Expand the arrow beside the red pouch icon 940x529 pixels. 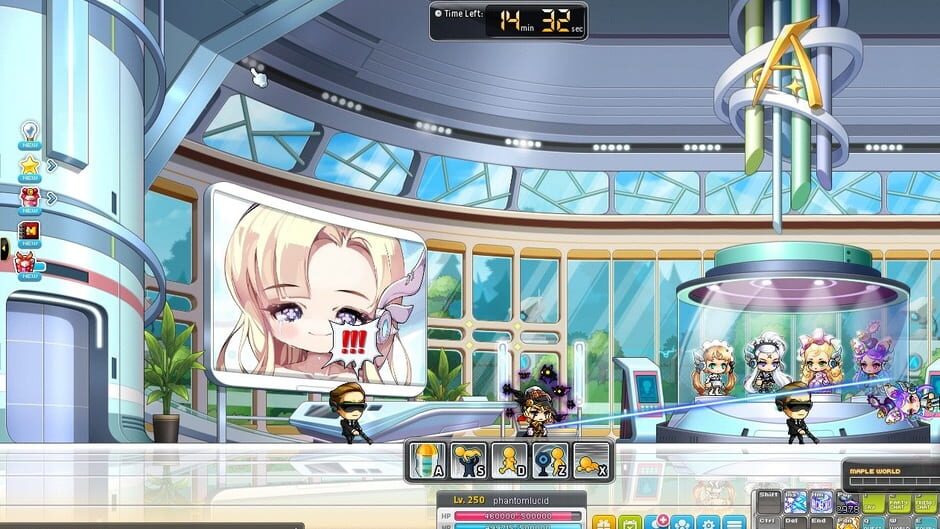pos(52,198)
